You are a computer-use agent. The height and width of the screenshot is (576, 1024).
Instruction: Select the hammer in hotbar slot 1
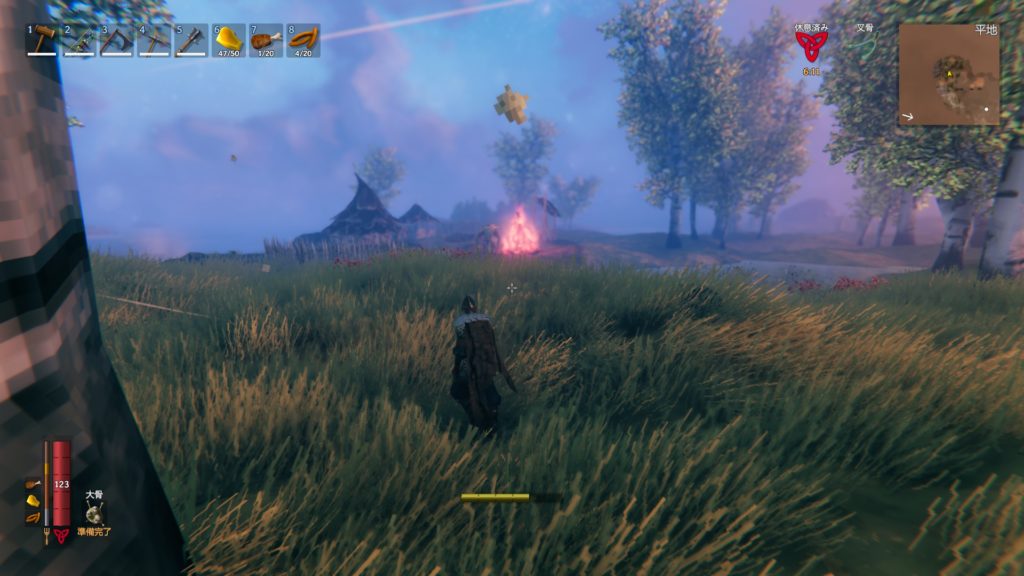(x=42, y=40)
